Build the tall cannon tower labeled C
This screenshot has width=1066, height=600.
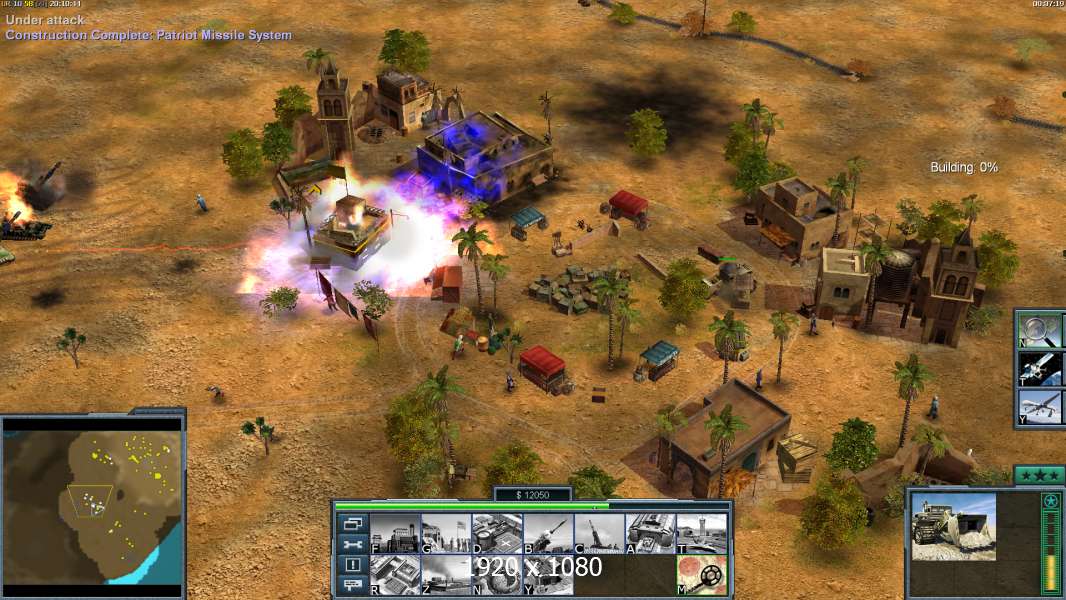pos(599,534)
